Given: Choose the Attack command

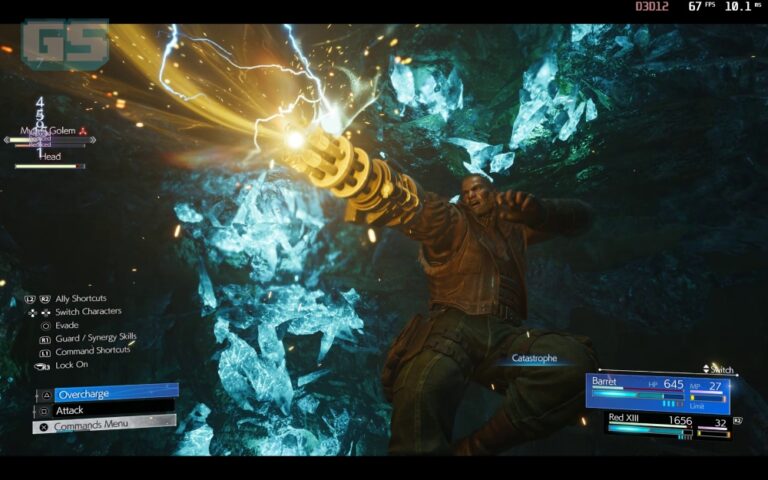Looking at the screenshot, I should 104,410.
